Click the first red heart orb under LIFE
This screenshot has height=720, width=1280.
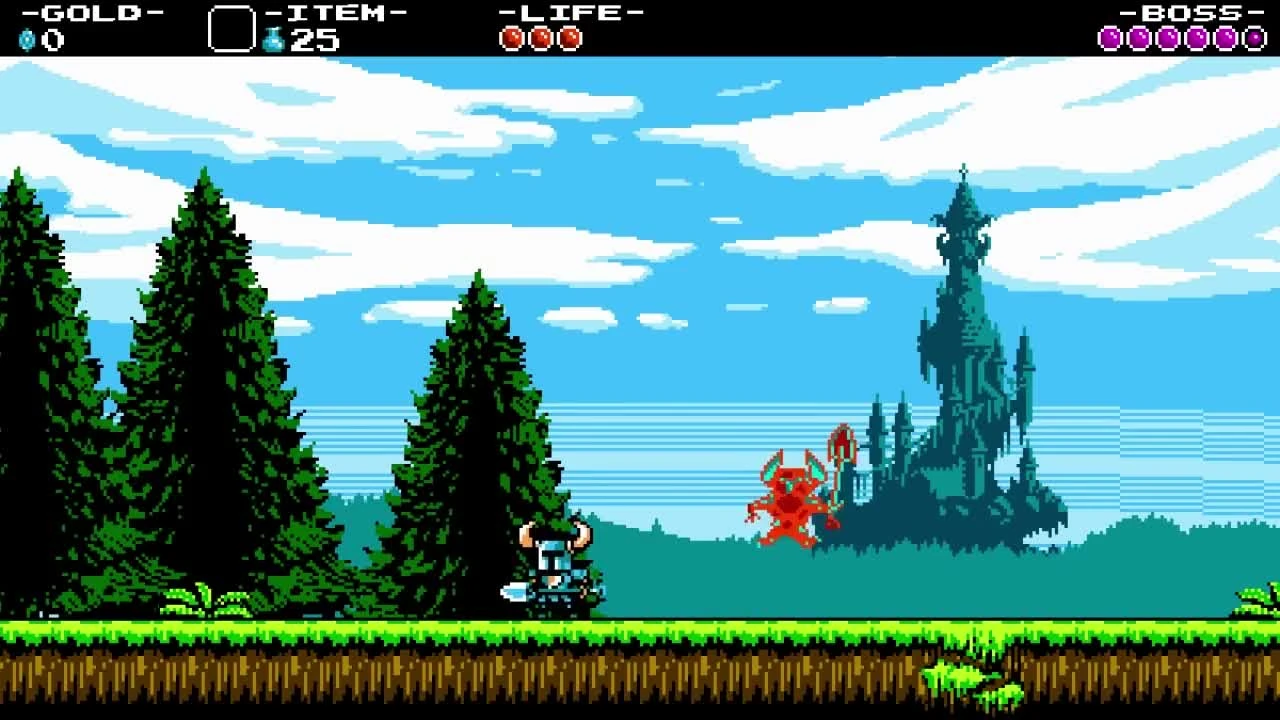(512, 37)
